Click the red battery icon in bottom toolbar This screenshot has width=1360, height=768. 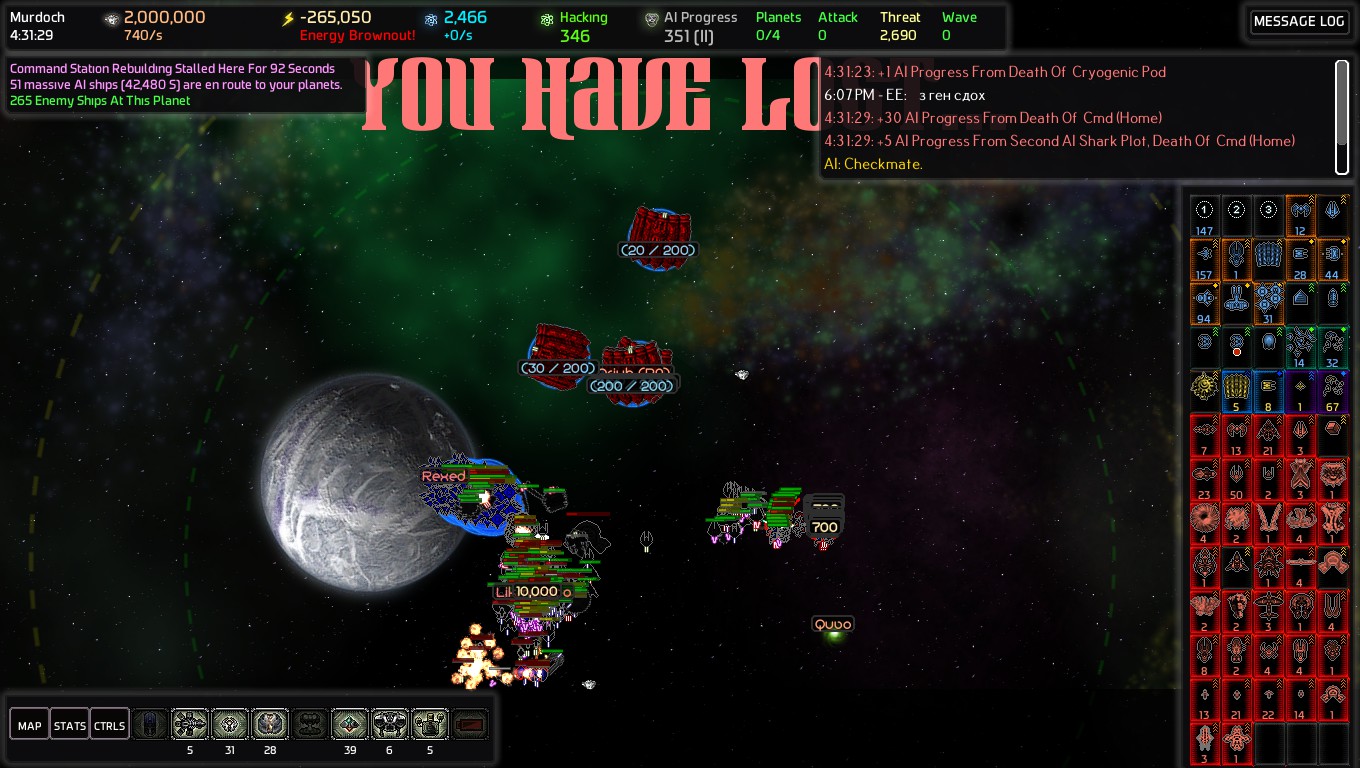pyautogui.click(x=470, y=725)
